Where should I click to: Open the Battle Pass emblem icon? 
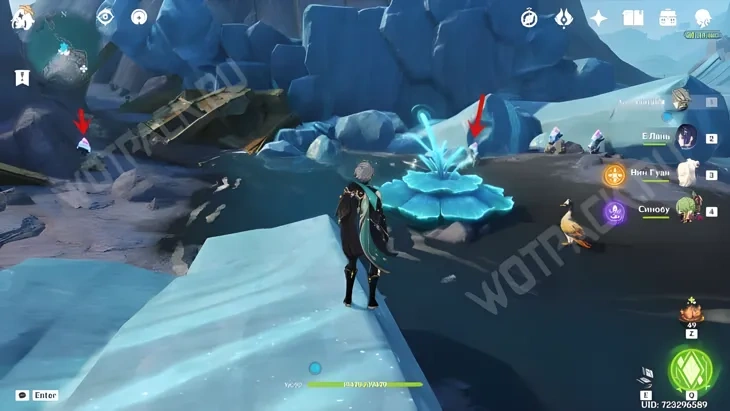click(x=563, y=17)
